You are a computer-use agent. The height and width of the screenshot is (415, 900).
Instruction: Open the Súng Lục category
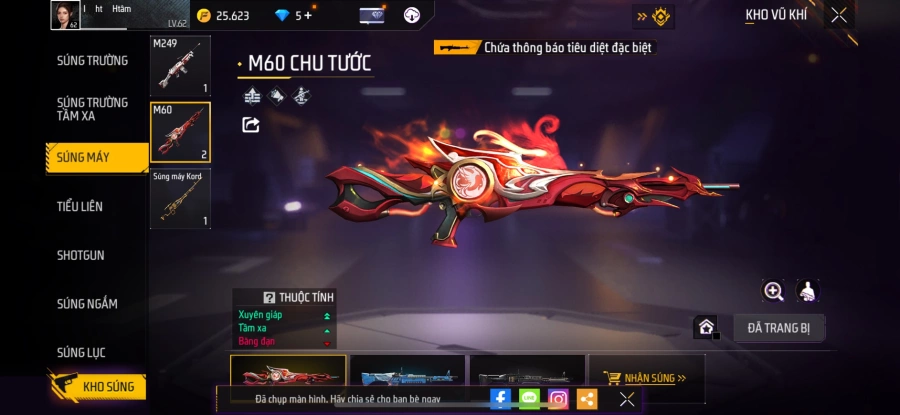point(81,352)
